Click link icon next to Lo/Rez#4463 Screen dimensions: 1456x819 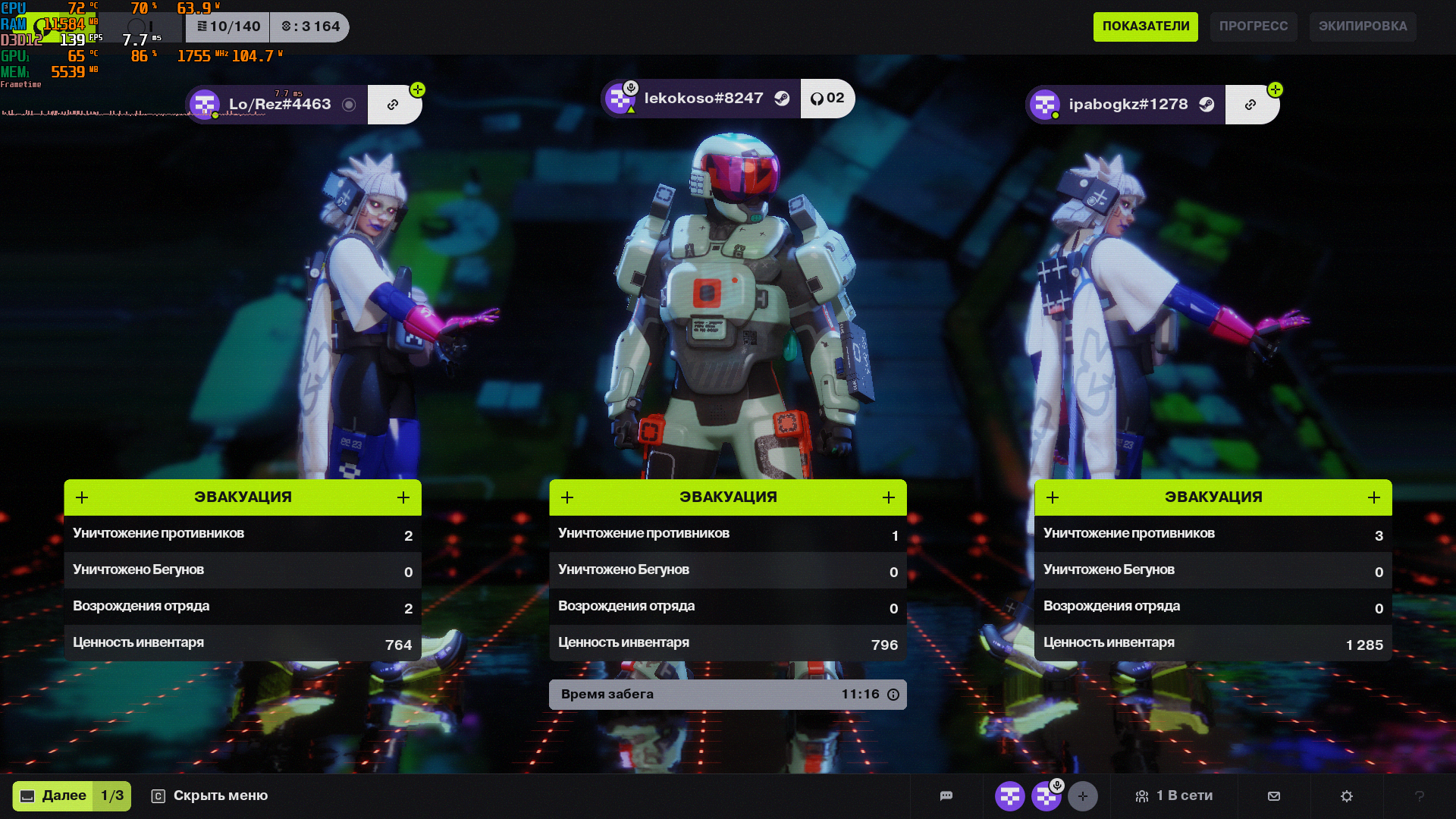(393, 105)
